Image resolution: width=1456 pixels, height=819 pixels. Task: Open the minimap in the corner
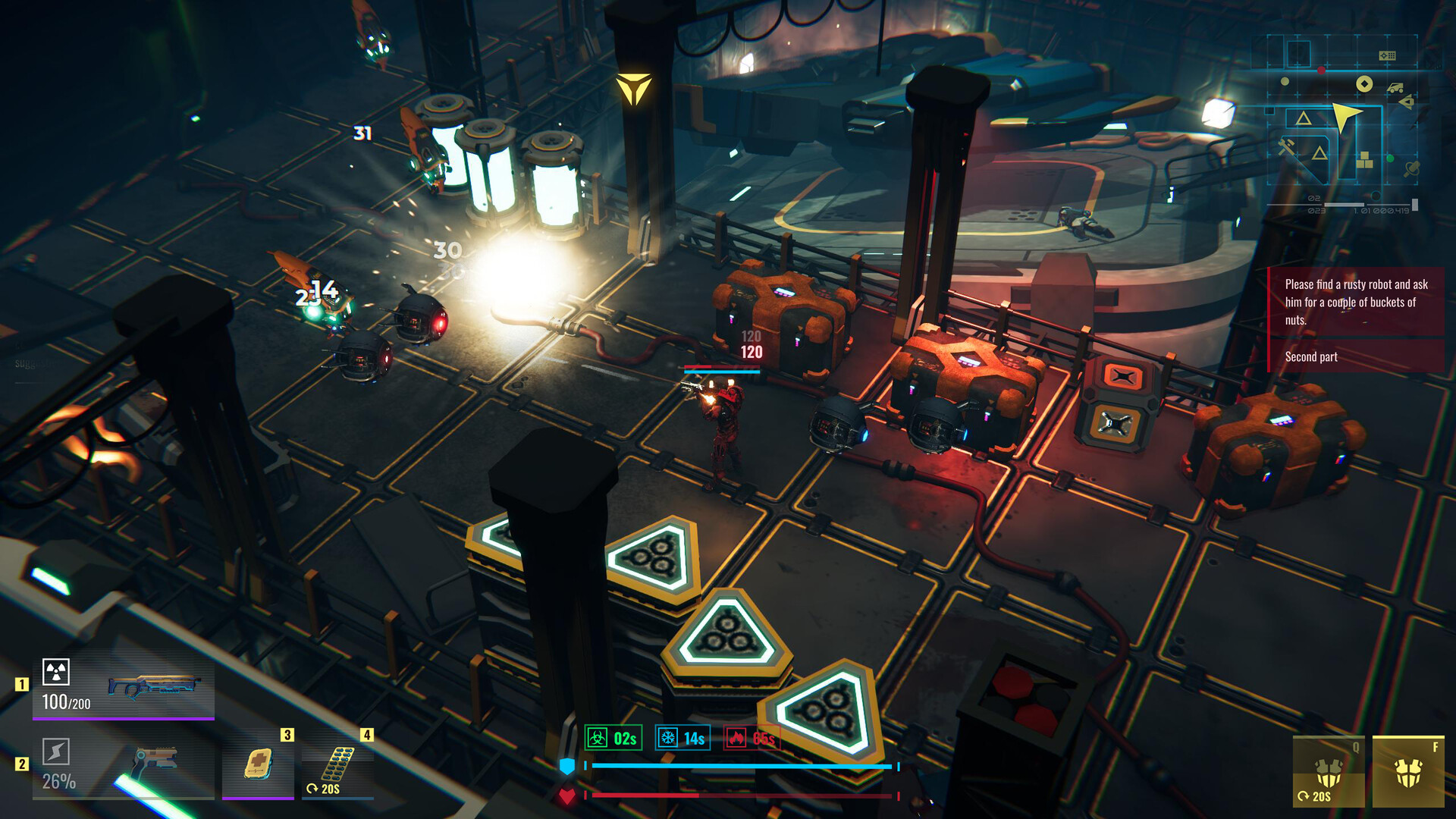[x=1342, y=121]
